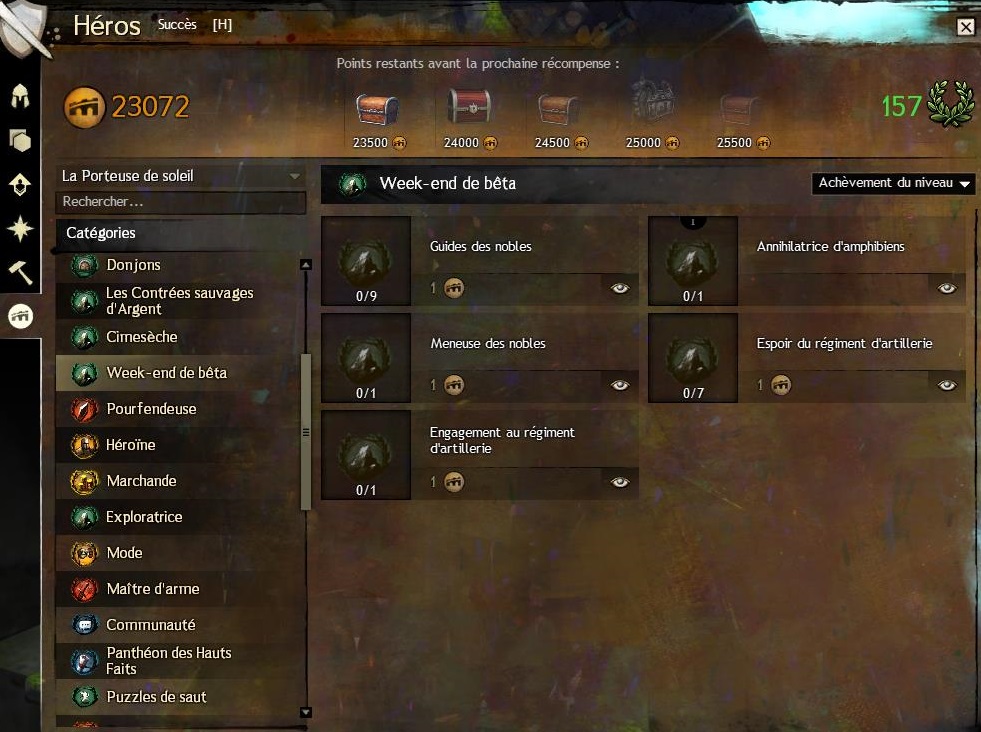Toggle tracking eye for Guides des nobles
This screenshot has width=981, height=732.
click(621, 288)
